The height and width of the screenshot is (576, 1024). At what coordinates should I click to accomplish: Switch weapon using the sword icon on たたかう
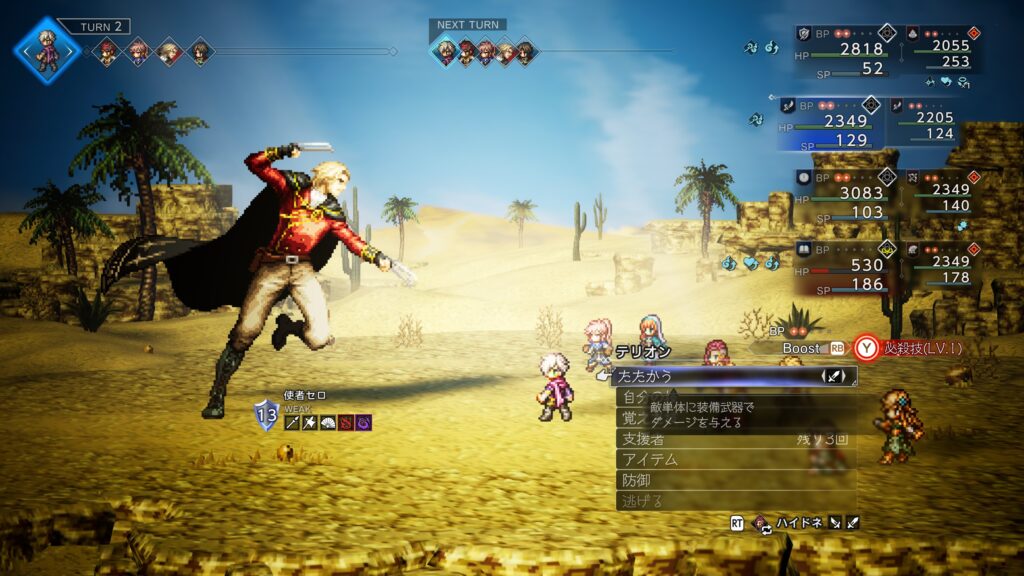point(835,376)
